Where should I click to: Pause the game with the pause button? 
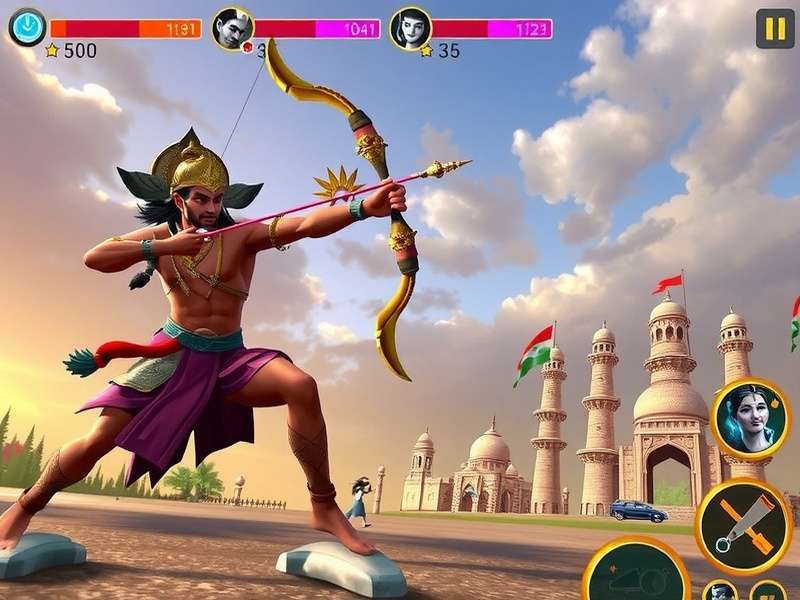point(774,28)
